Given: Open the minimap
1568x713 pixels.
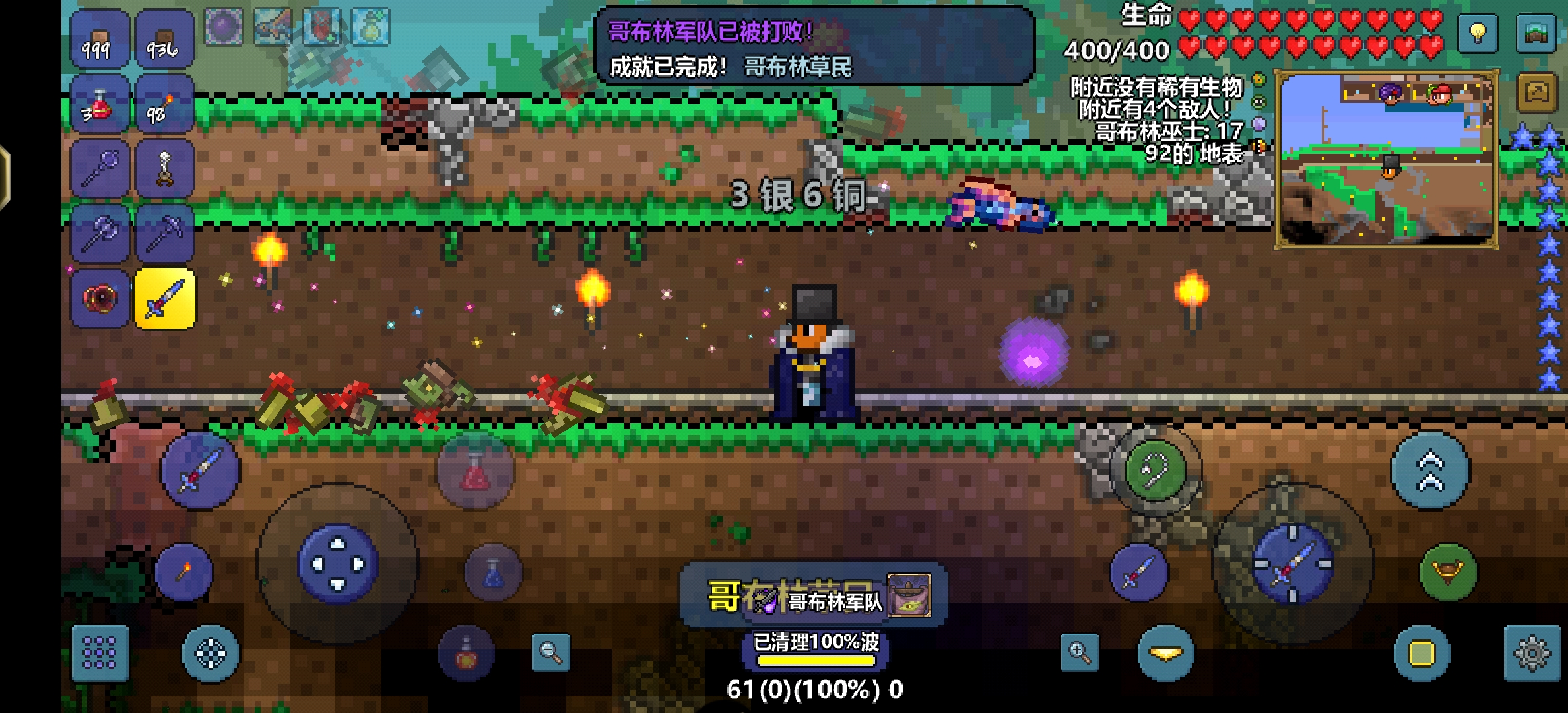Looking at the screenshot, I should (1385, 160).
